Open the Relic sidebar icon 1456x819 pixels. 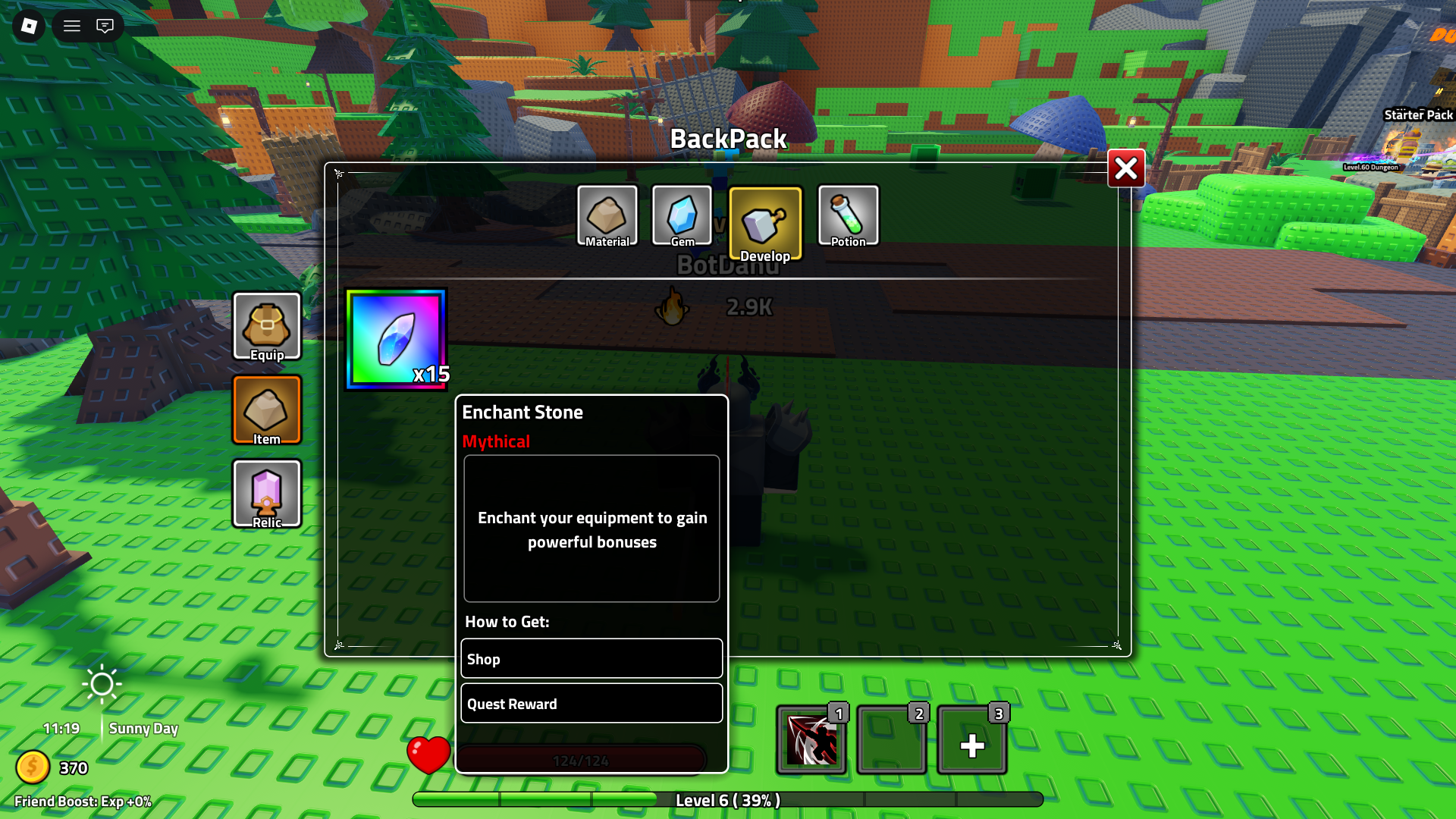267,494
